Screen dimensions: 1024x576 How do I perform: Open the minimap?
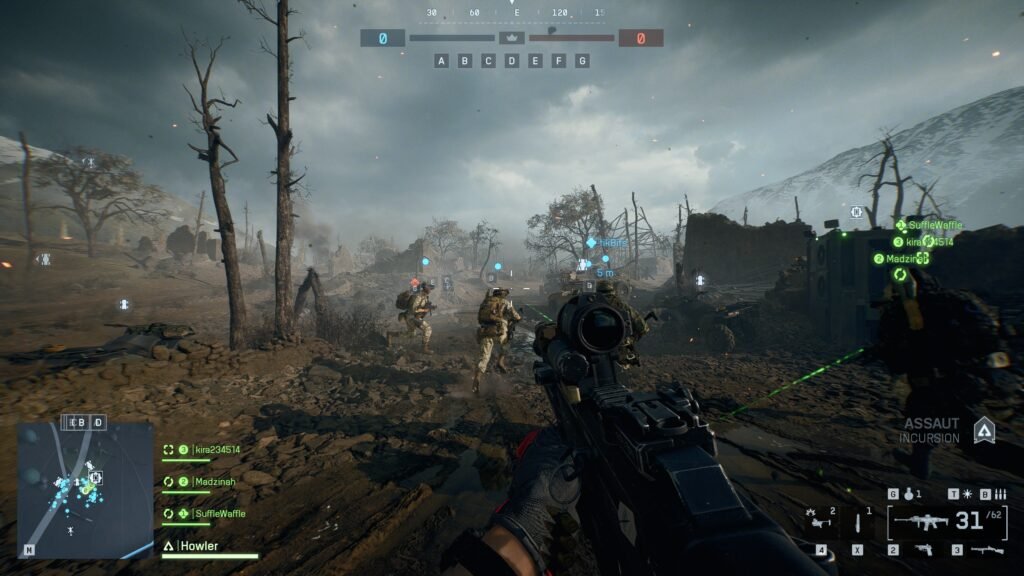tap(85, 489)
